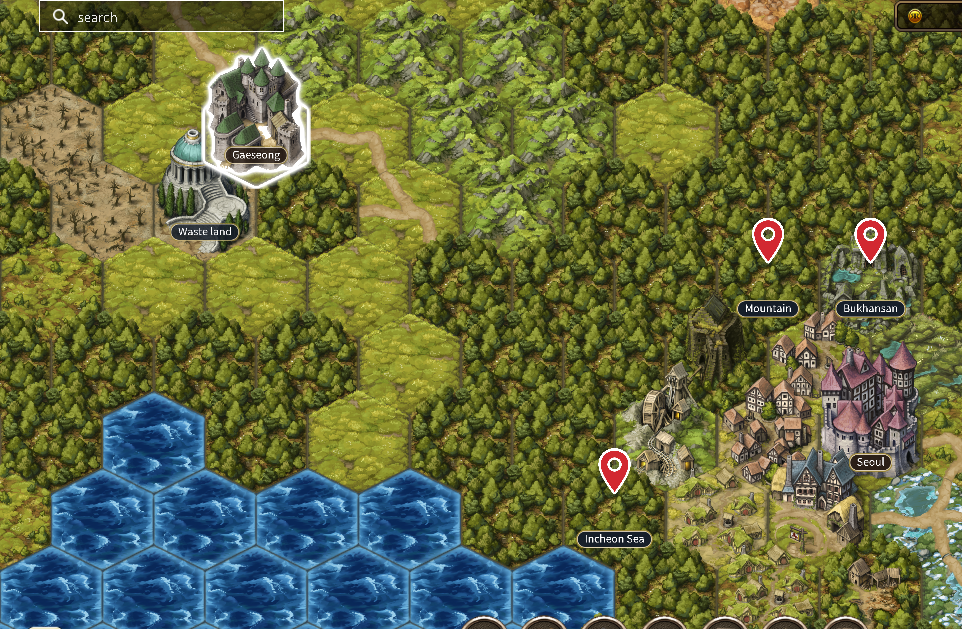Click the magnifying glass search icon

point(60,17)
